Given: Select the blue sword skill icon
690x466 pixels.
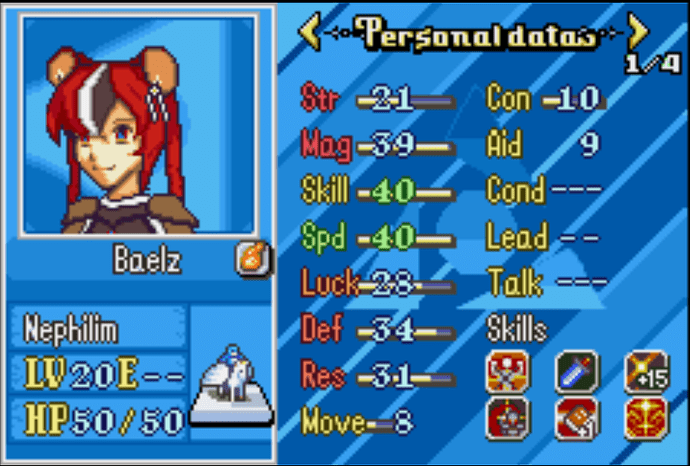Looking at the screenshot, I should pyautogui.click(x=575, y=372).
